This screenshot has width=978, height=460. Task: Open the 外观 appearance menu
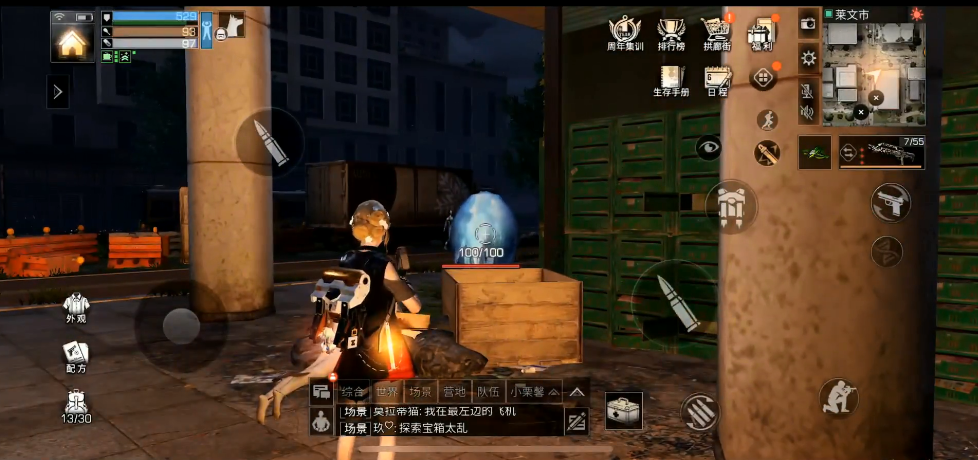coord(75,306)
